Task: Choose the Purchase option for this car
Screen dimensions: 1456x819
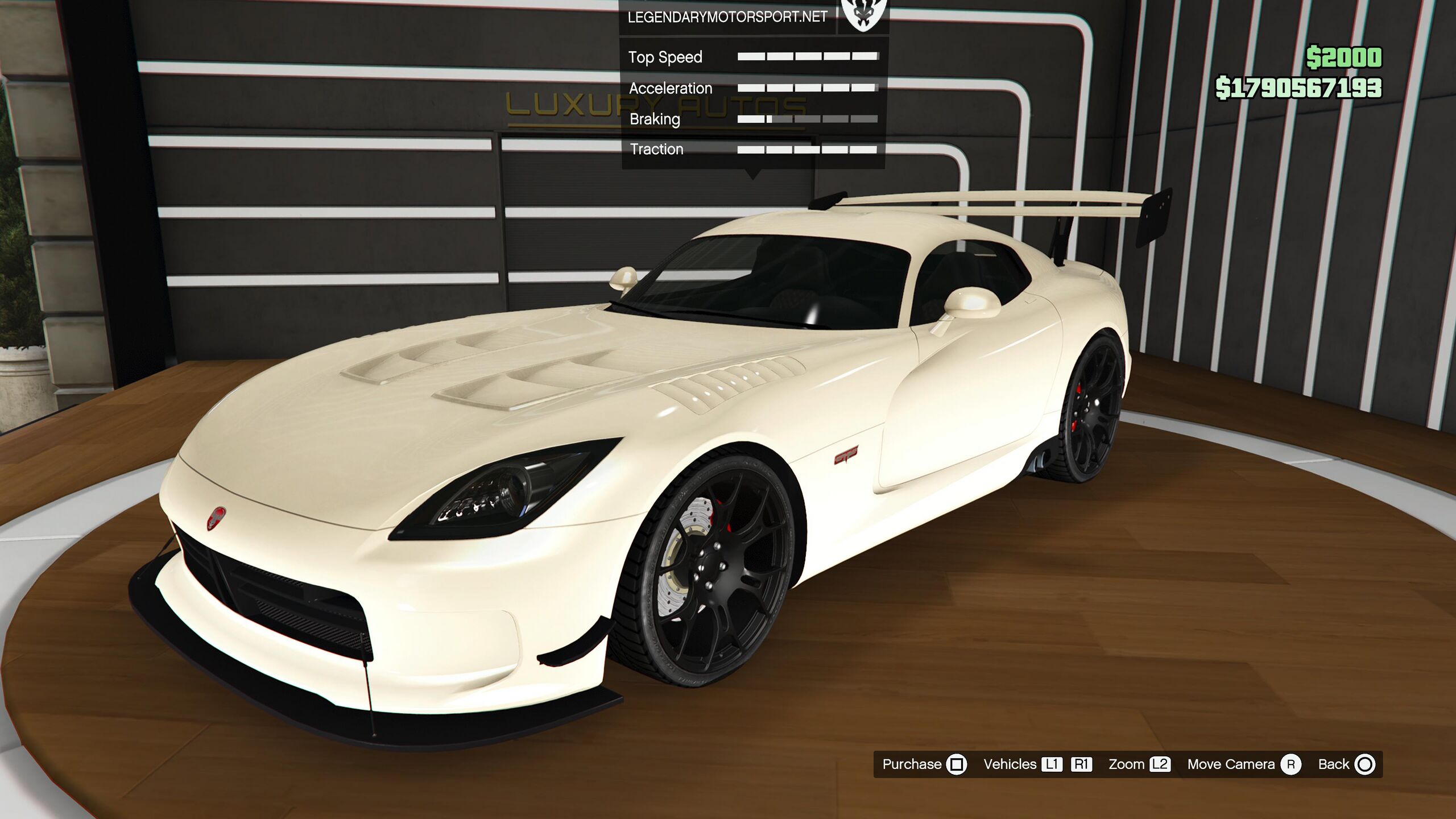Action: tap(924, 764)
